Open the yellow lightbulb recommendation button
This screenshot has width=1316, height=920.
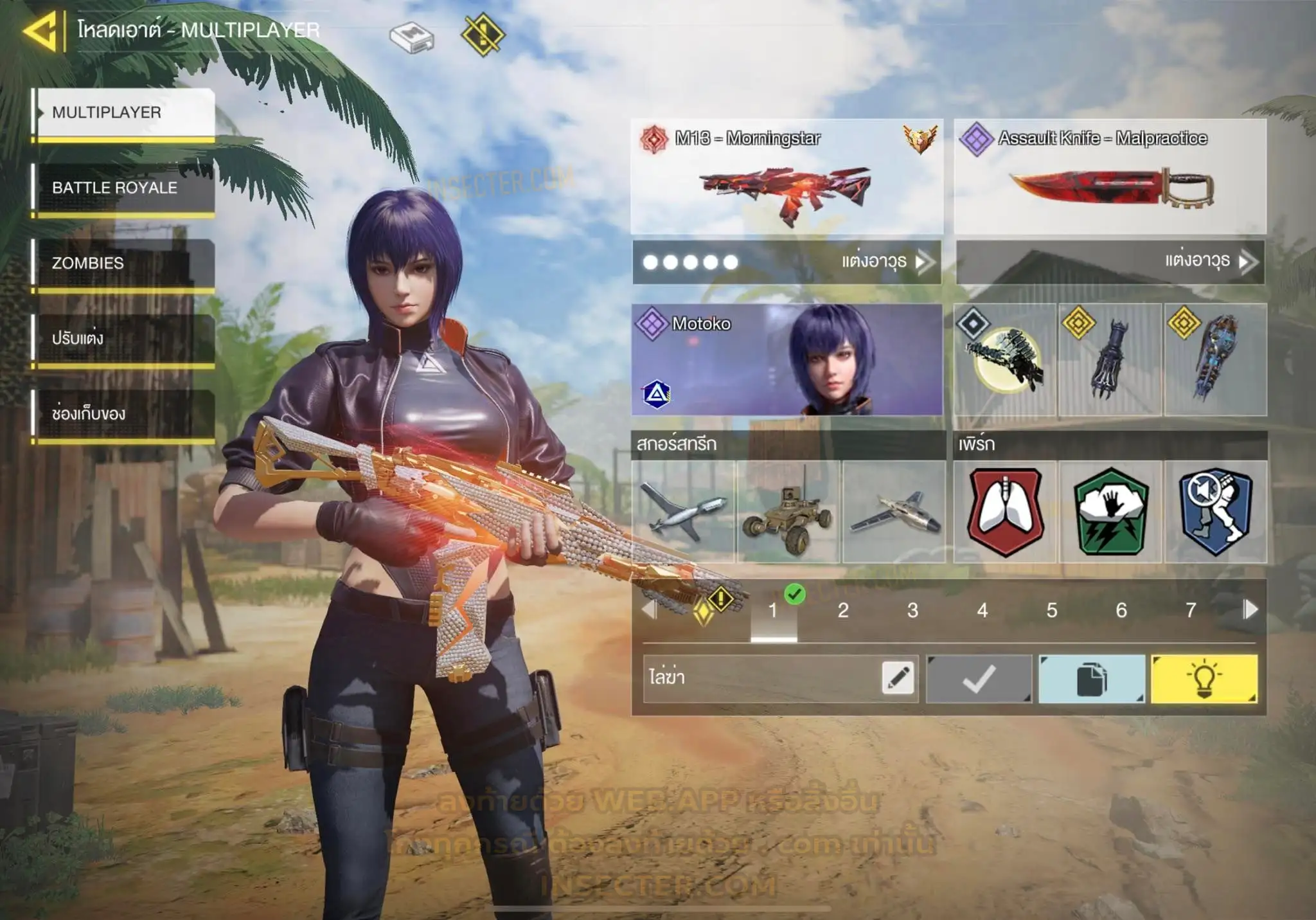(1204, 679)
